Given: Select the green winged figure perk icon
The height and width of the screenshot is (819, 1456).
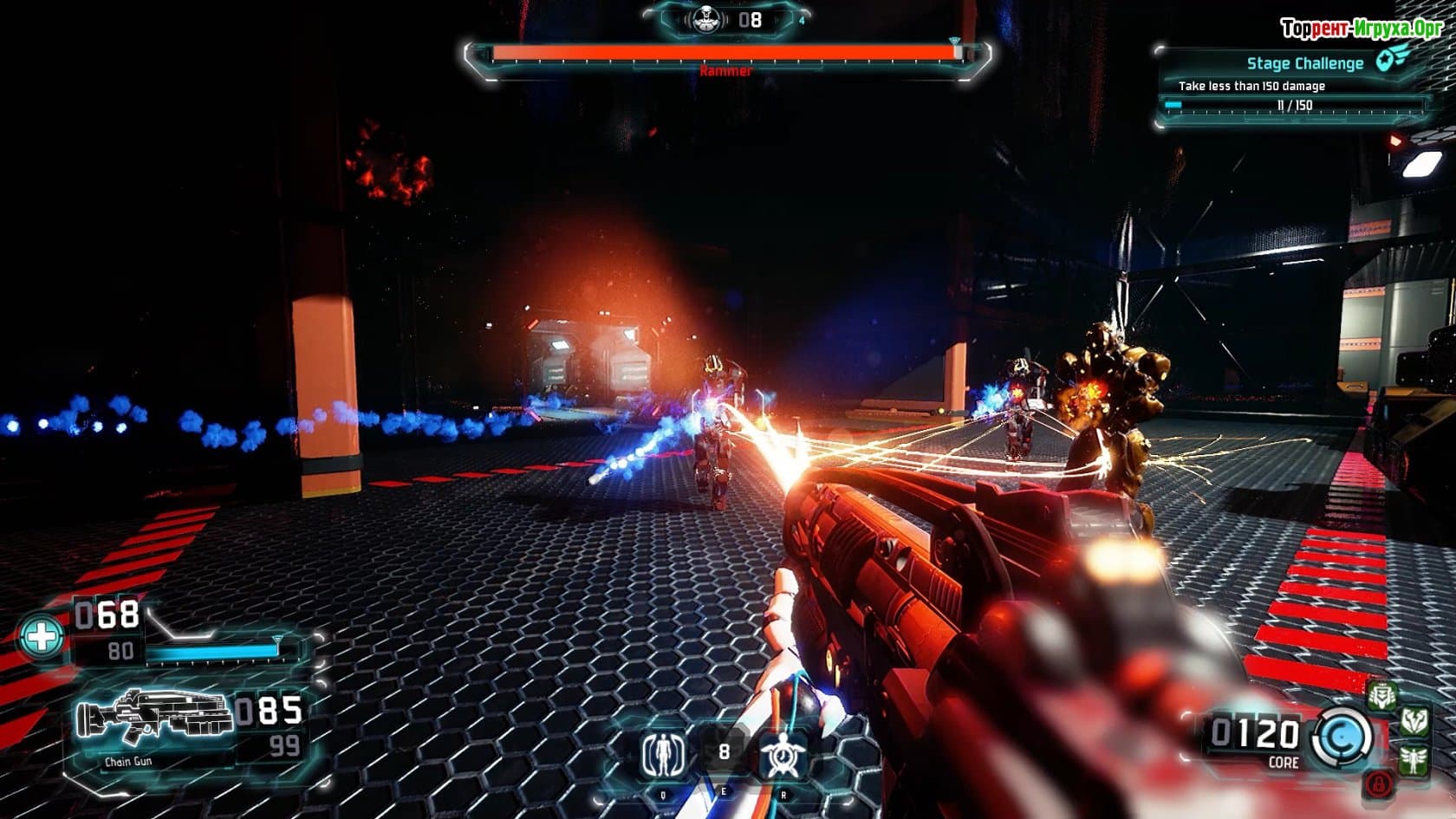Looking at the screenshot, I should click(1414, 760).
